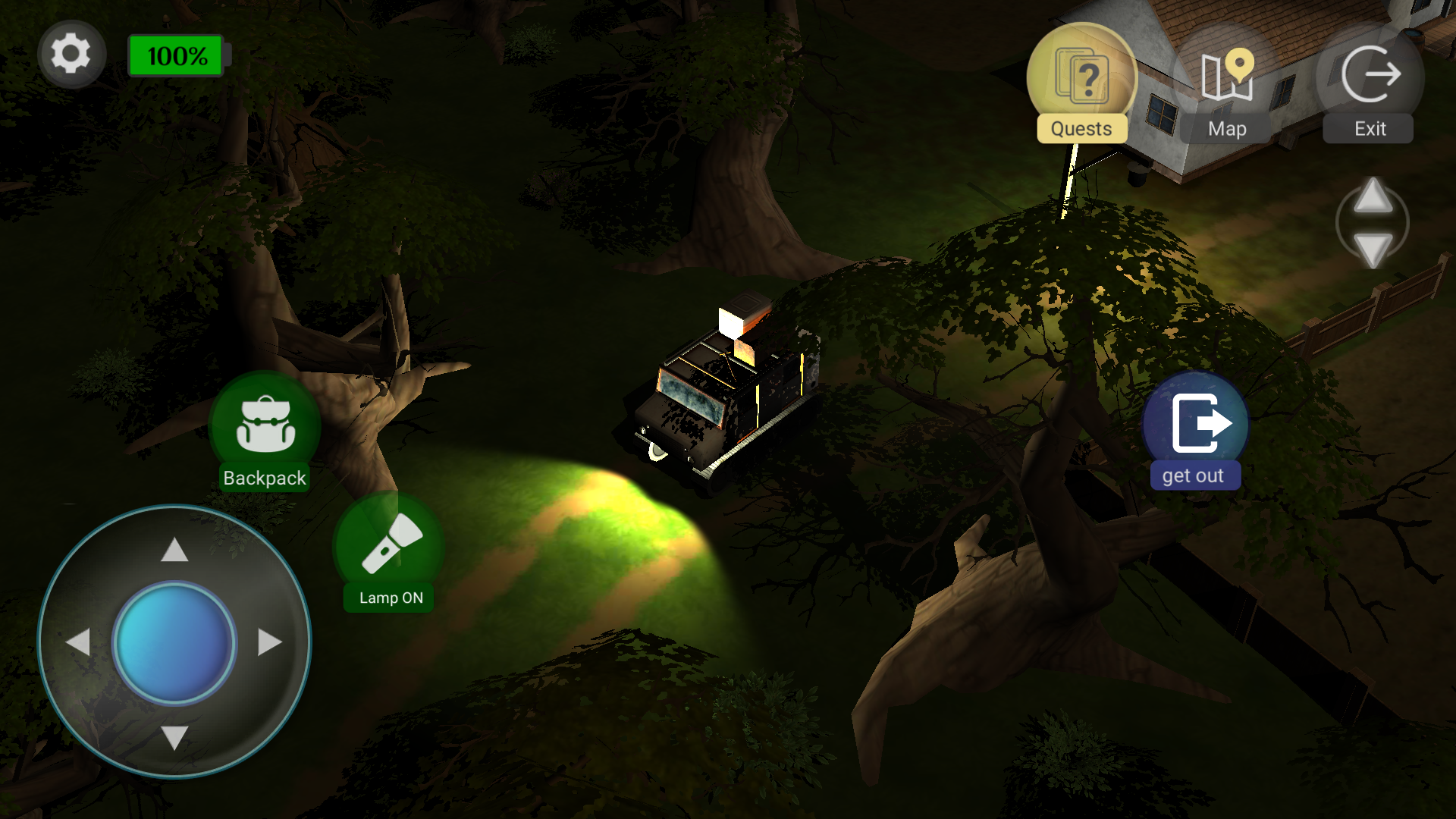Tap the blue joystick center
The width and height of the screenshot is (1456, 819).
[176, 642]
